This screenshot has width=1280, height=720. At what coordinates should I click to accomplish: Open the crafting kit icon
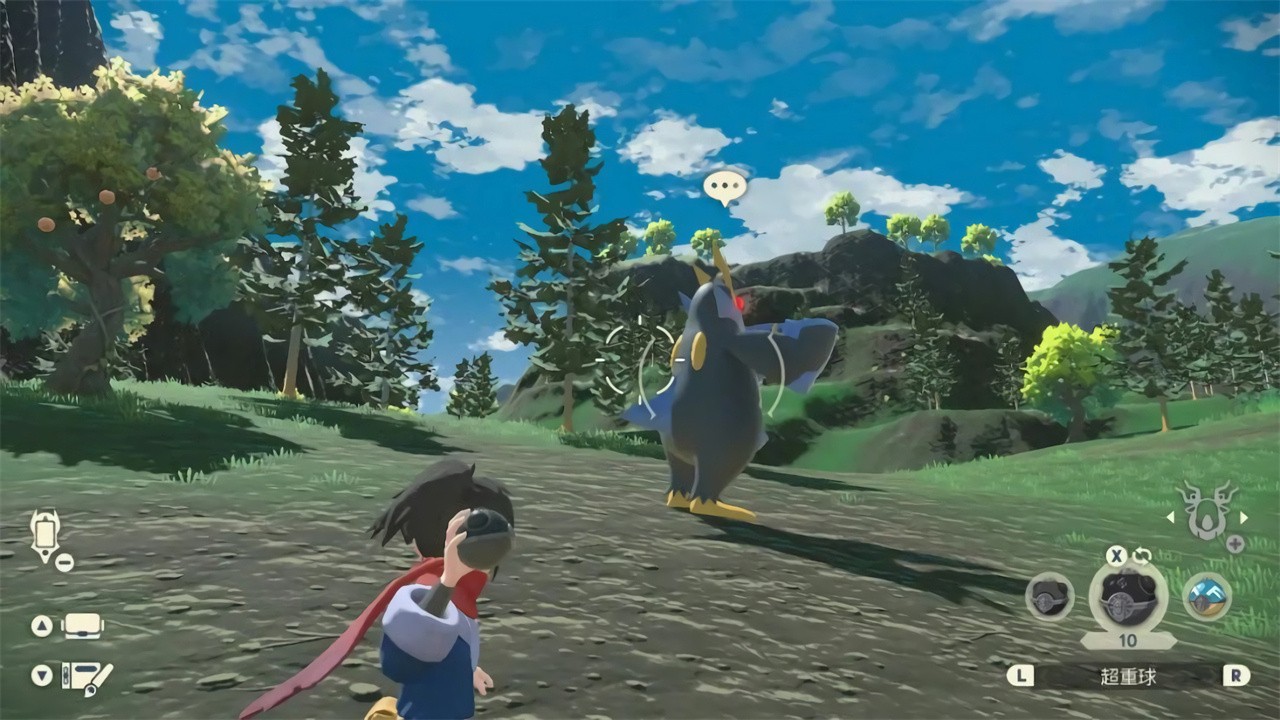point(85,677)
